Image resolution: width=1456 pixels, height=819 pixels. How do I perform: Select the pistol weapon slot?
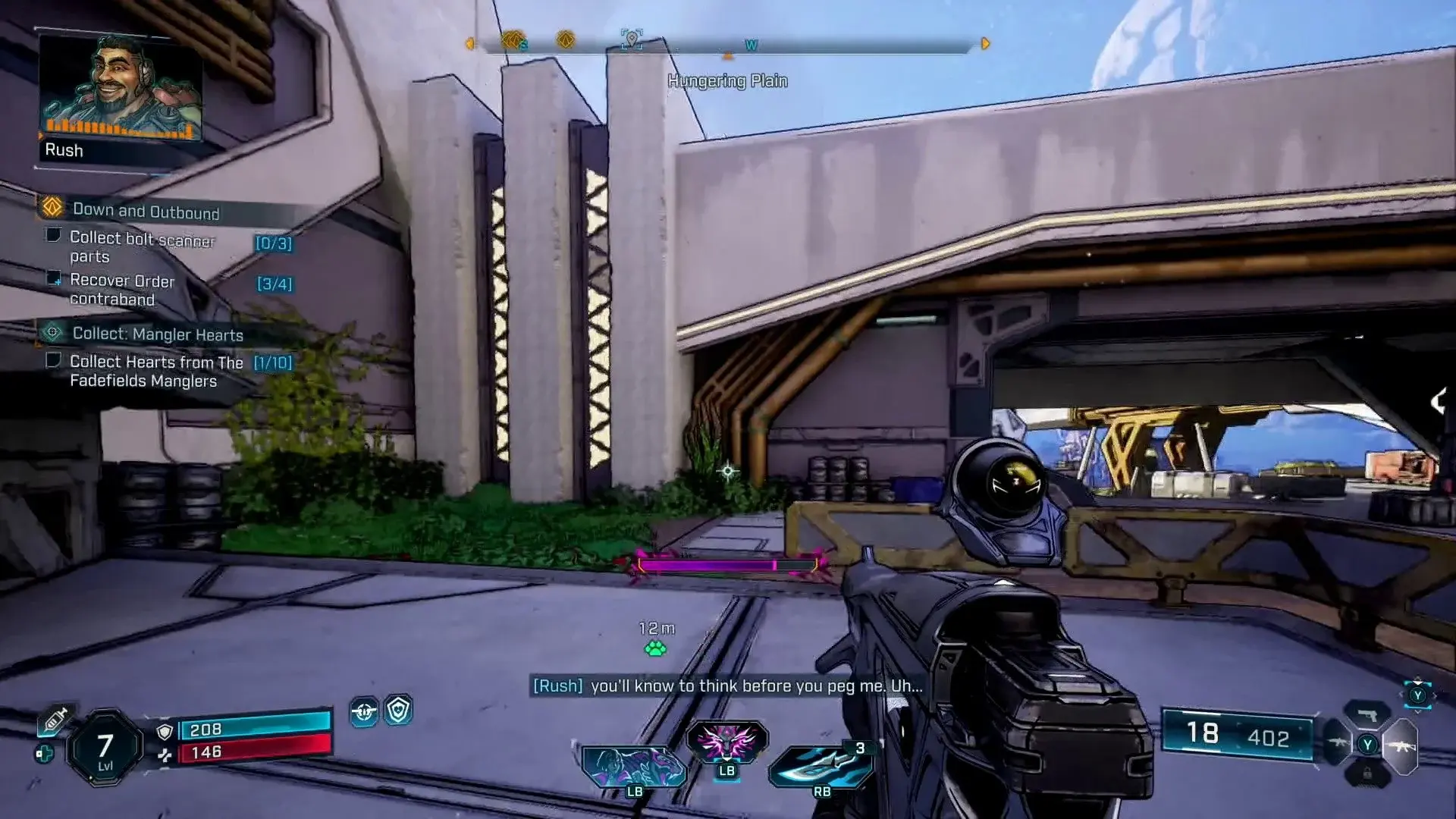1367,715
